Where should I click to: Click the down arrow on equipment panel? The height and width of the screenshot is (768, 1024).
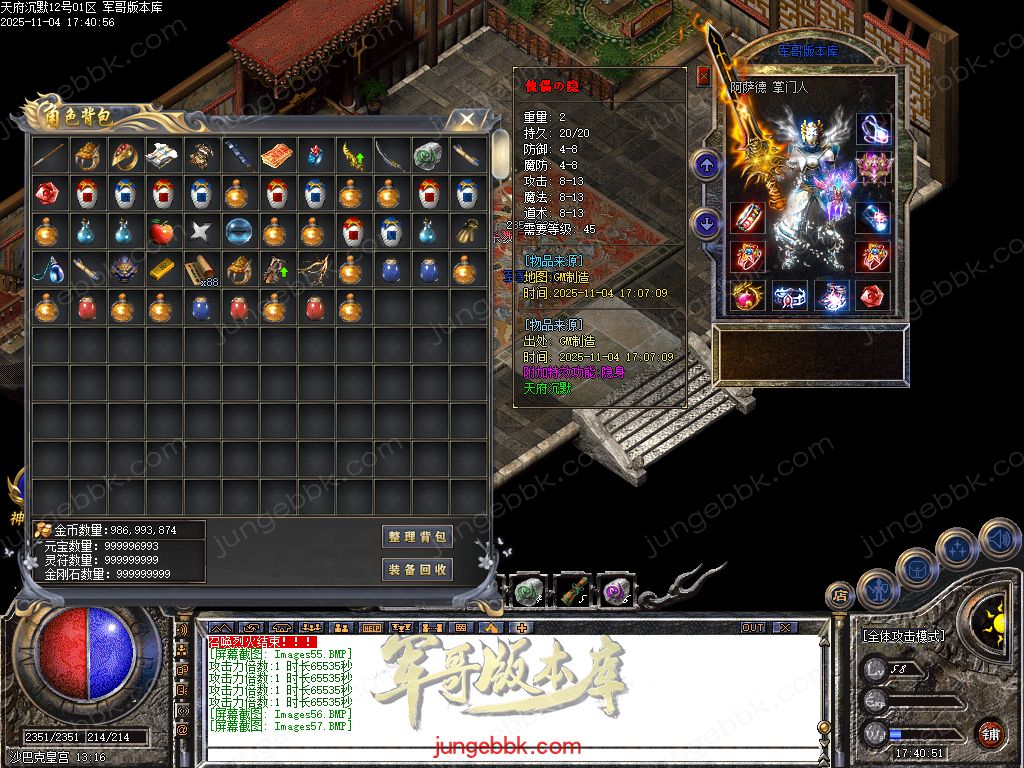707,223
